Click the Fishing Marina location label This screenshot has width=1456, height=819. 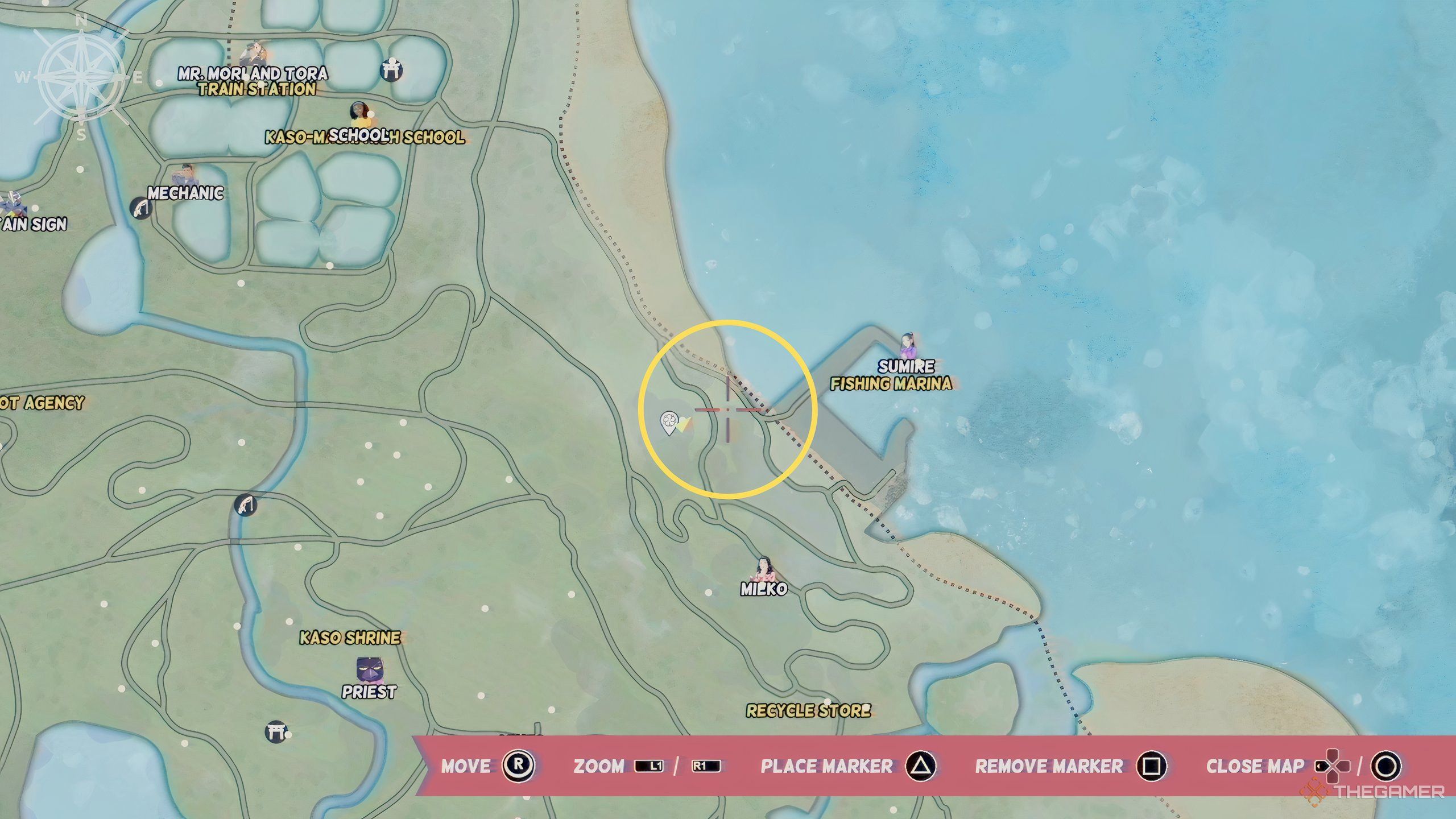[x=891, y=384]
